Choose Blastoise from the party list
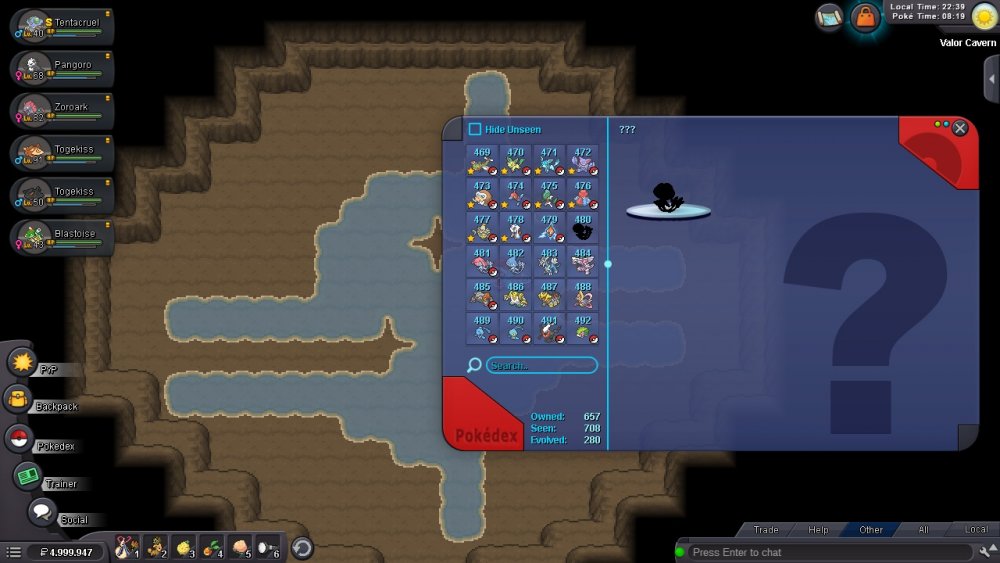This screenshot has width=1000, height=563. pos(62,238)
